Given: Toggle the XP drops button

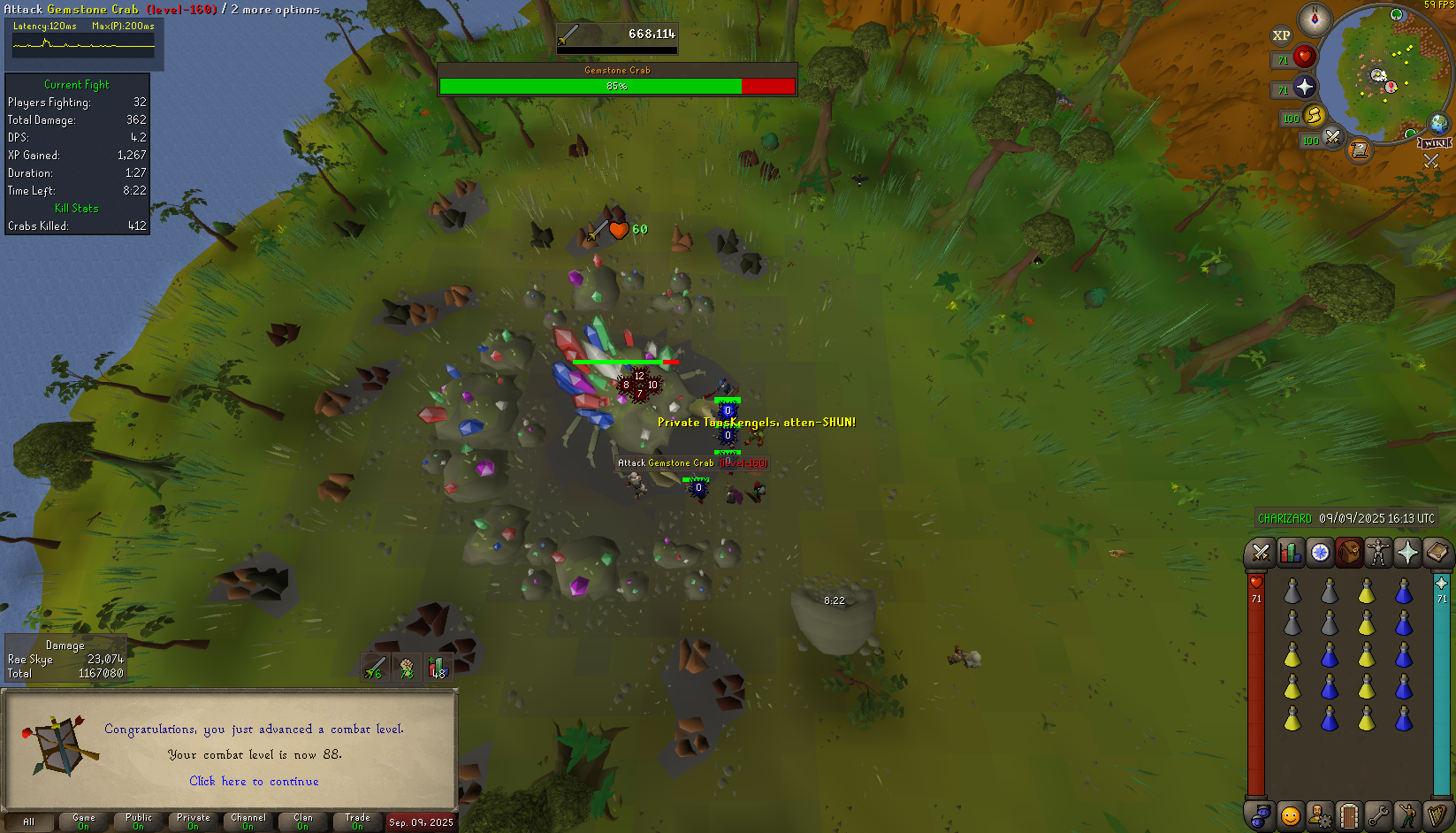Looking at the screenshot, I should [1281, 35].
